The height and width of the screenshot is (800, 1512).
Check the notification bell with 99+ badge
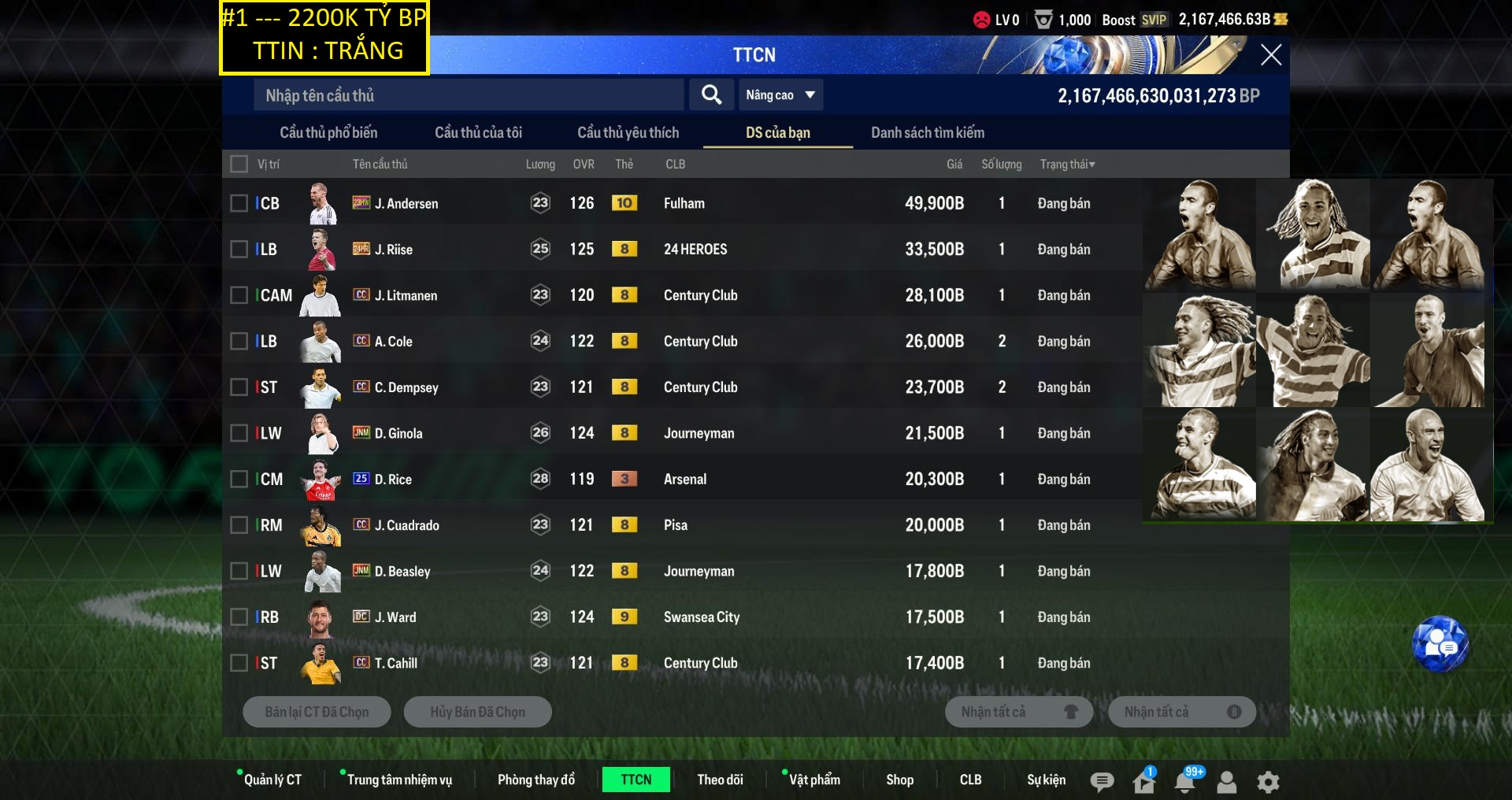click(1184, 782)
